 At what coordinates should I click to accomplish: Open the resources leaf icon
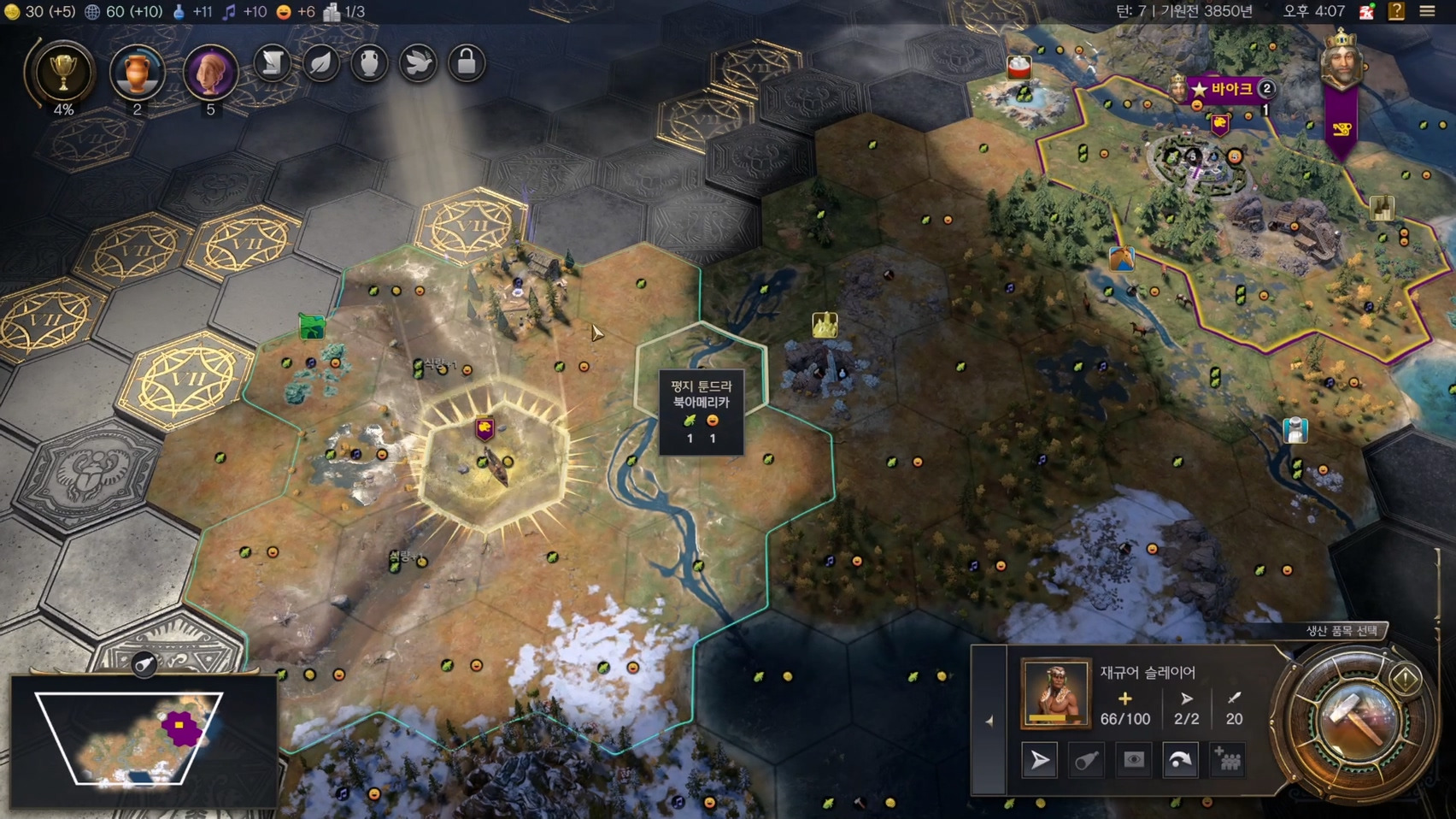coord(321,63)
